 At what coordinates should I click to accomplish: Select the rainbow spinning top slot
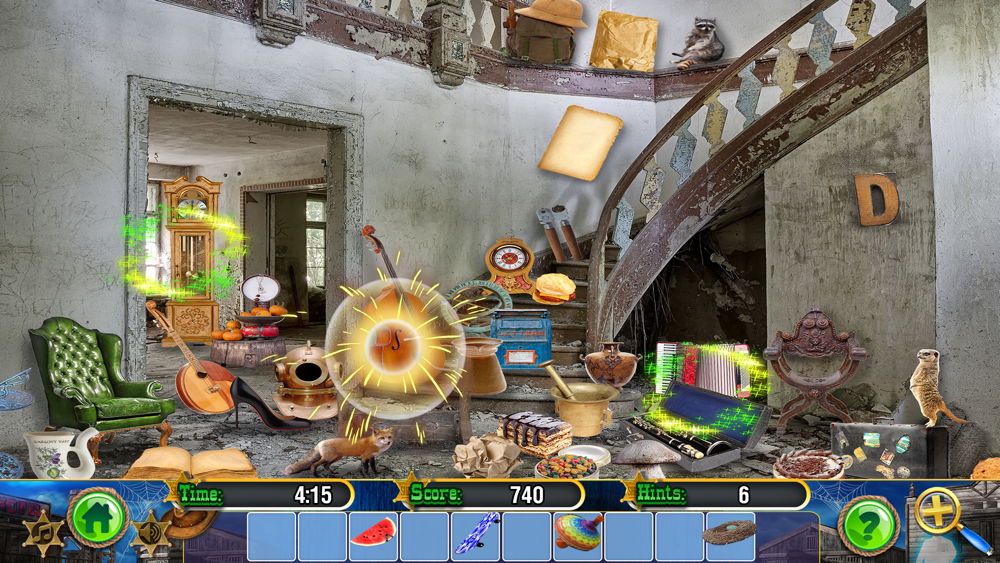coord(578,536)
